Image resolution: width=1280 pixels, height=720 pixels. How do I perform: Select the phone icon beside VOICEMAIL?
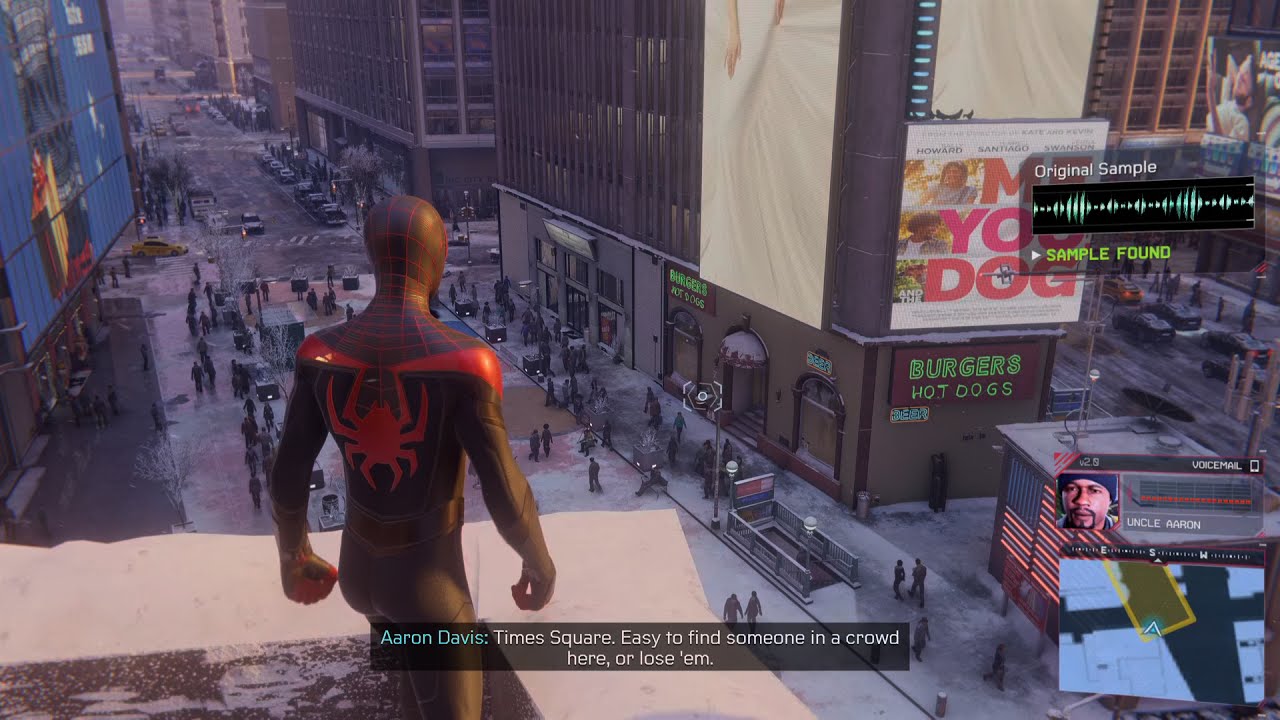[1254, 466]
